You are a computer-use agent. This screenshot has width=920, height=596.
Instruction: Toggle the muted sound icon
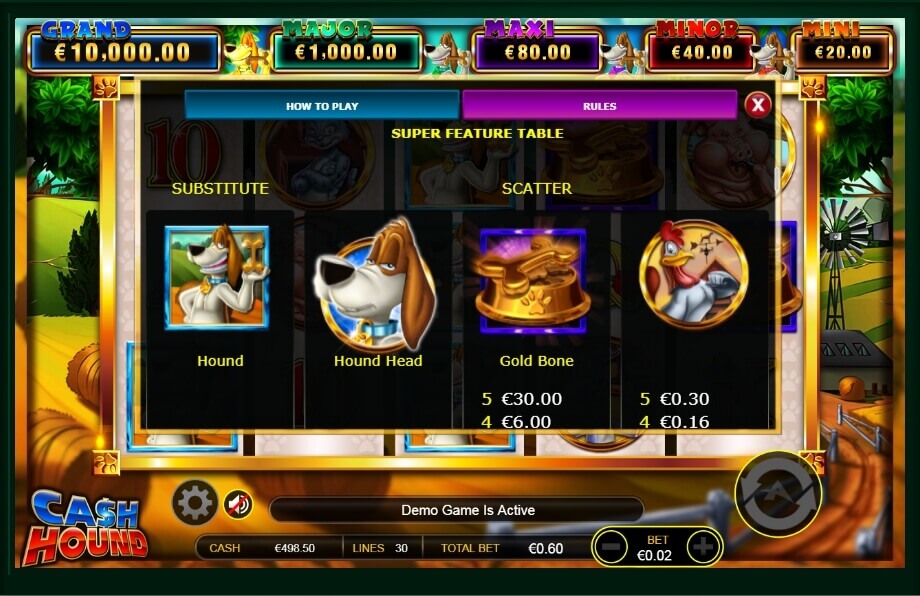click(236, 503)
